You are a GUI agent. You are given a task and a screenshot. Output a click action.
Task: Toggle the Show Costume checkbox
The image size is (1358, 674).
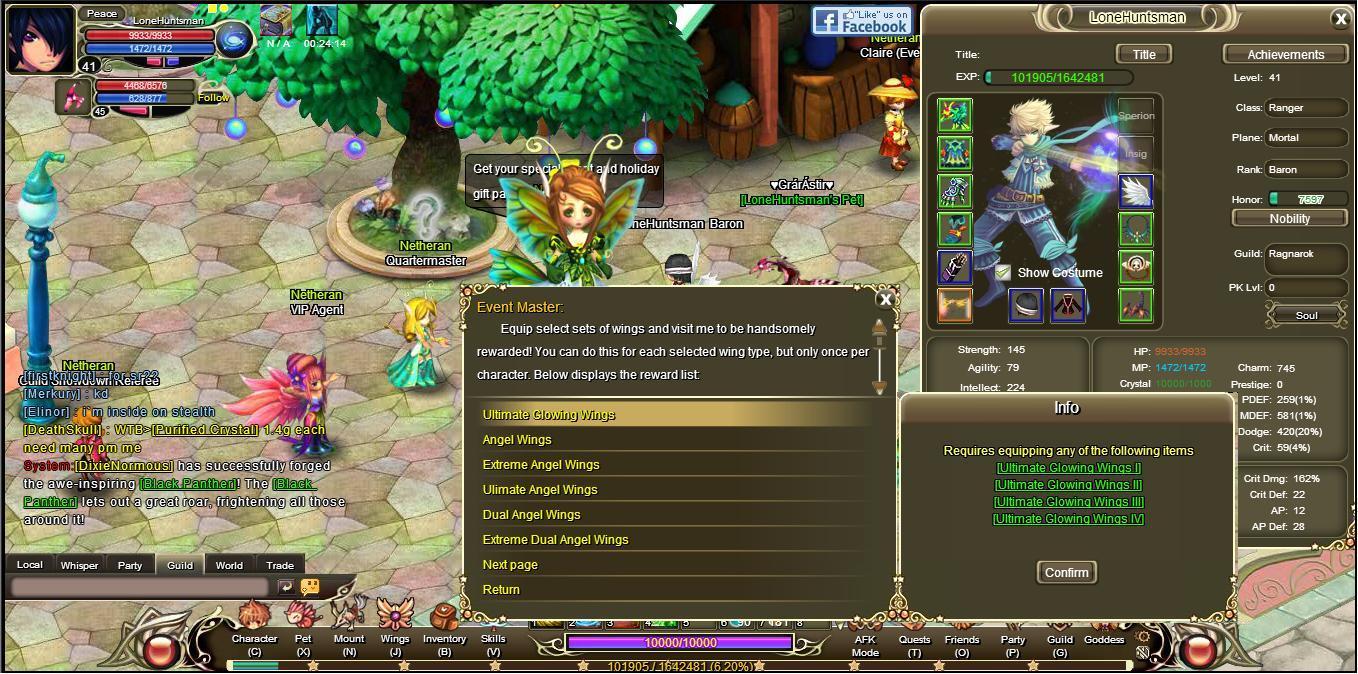tap(1003, 272)
